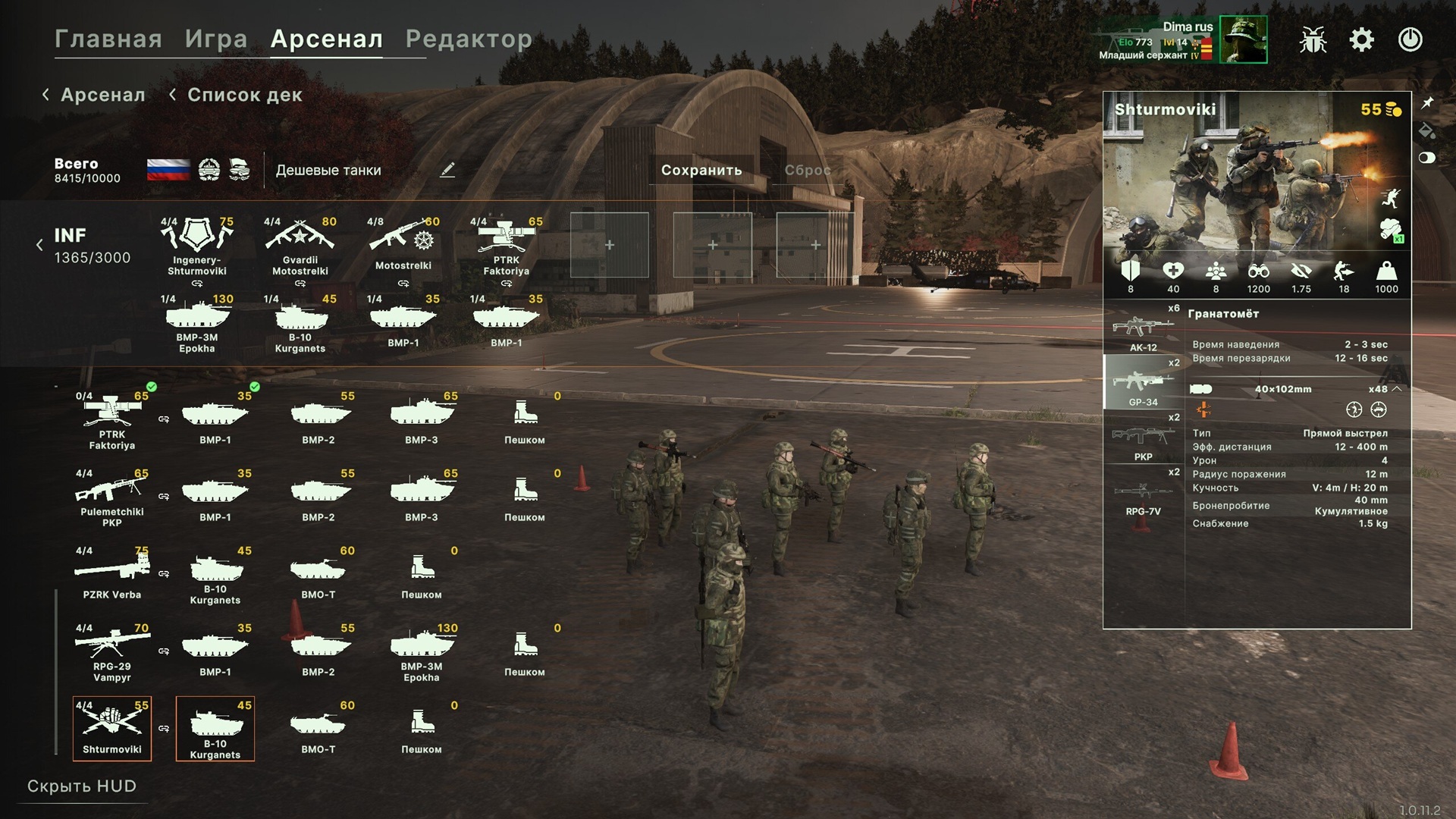Save the deck with Сохранить

(x=701, y=170)
